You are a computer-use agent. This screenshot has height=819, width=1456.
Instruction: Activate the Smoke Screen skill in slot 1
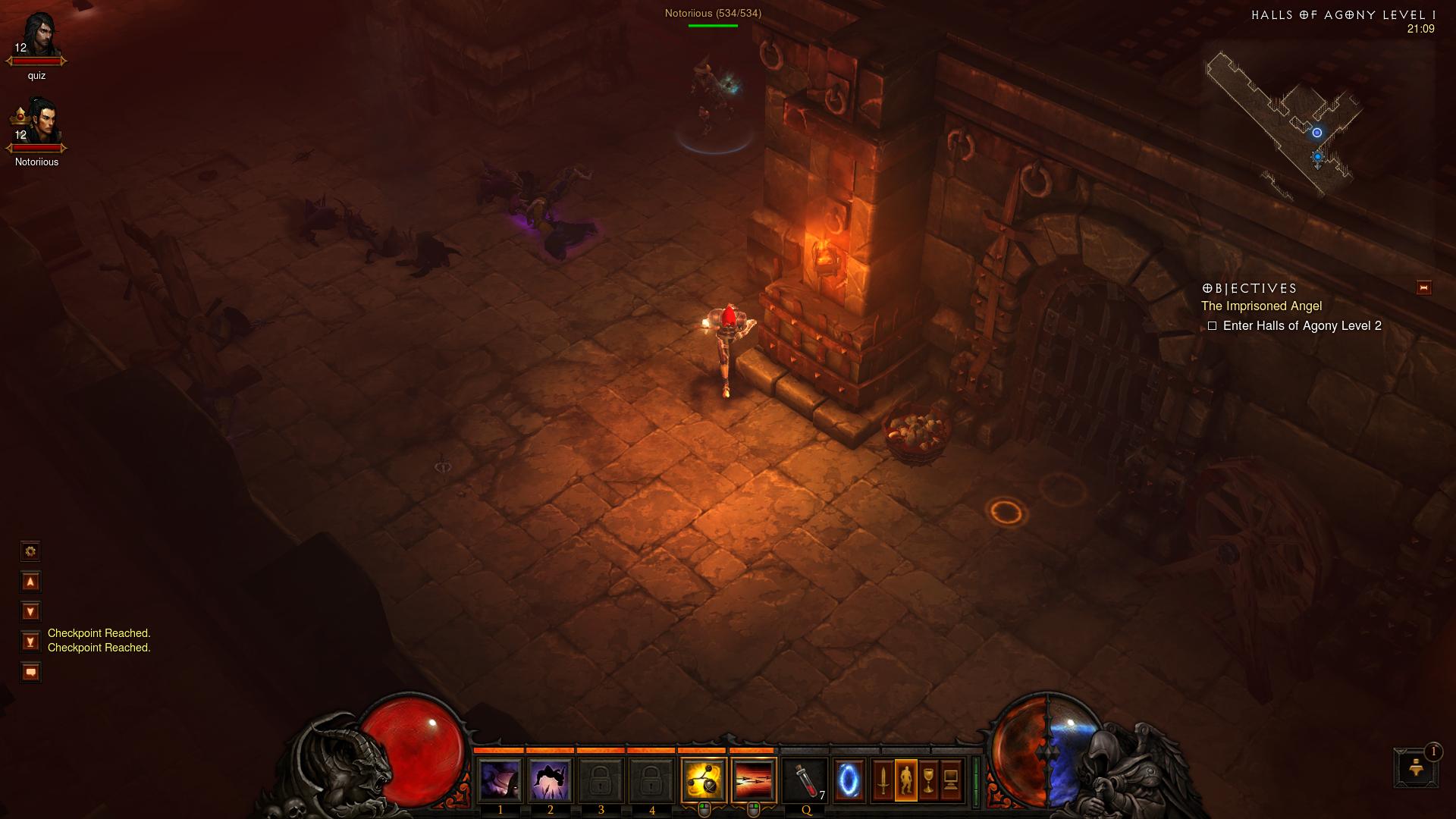point(500,780)
